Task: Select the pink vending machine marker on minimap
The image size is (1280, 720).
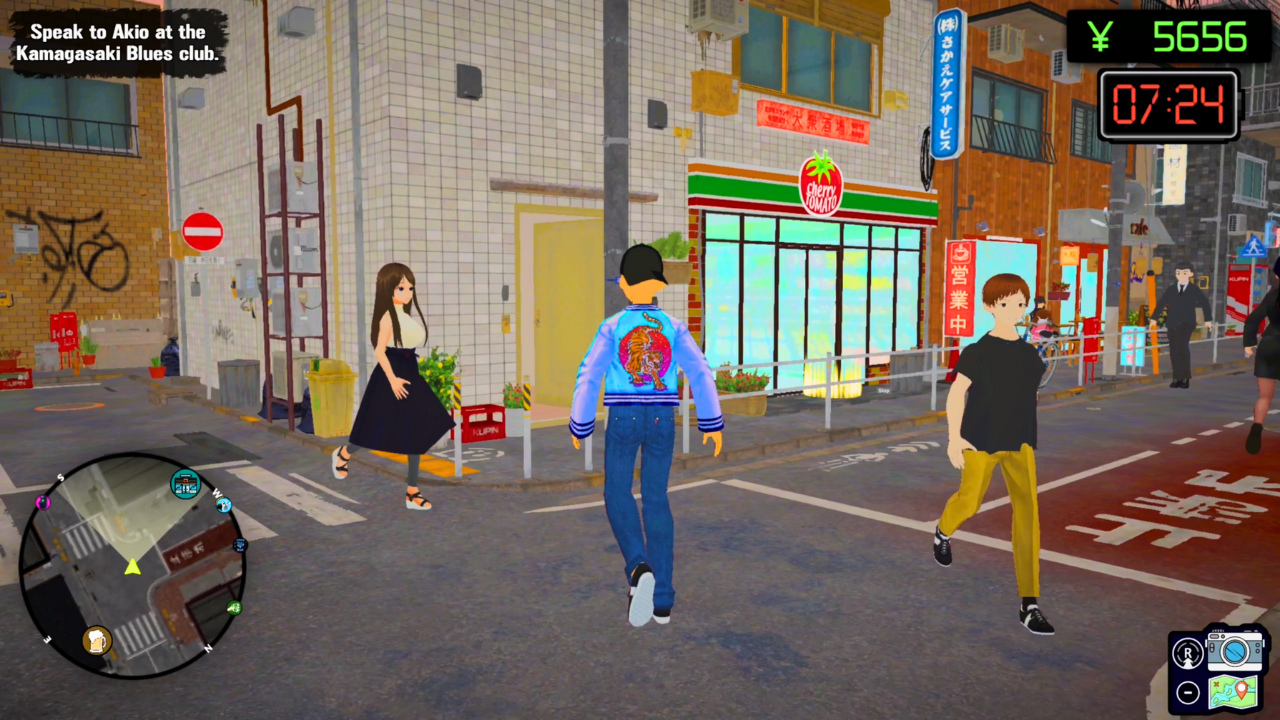Action: coord(42,503)
